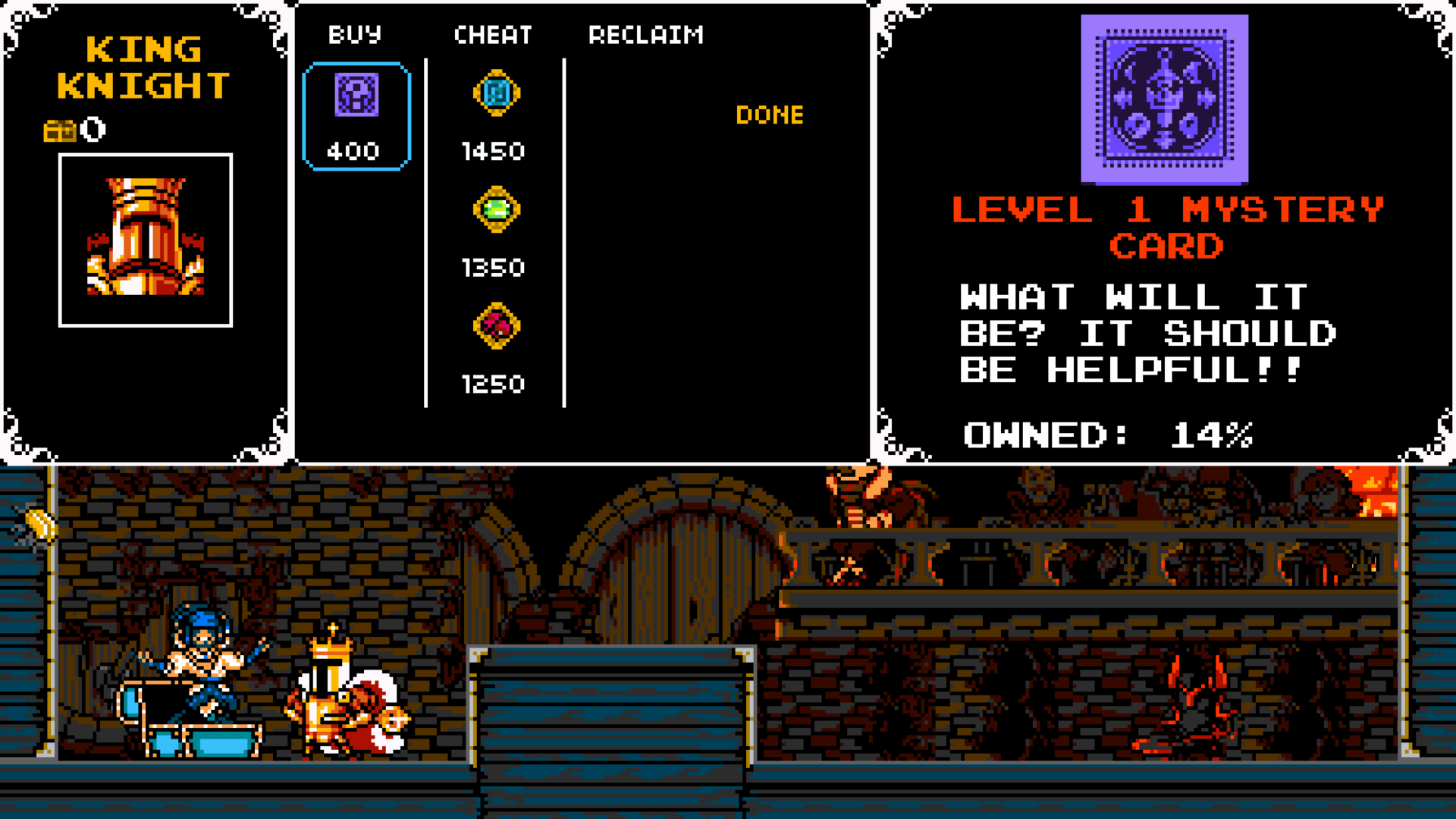Select the blue gem cheat costing 1450
The width and height of the screenshot is (1456, 819).
point(496,95)
